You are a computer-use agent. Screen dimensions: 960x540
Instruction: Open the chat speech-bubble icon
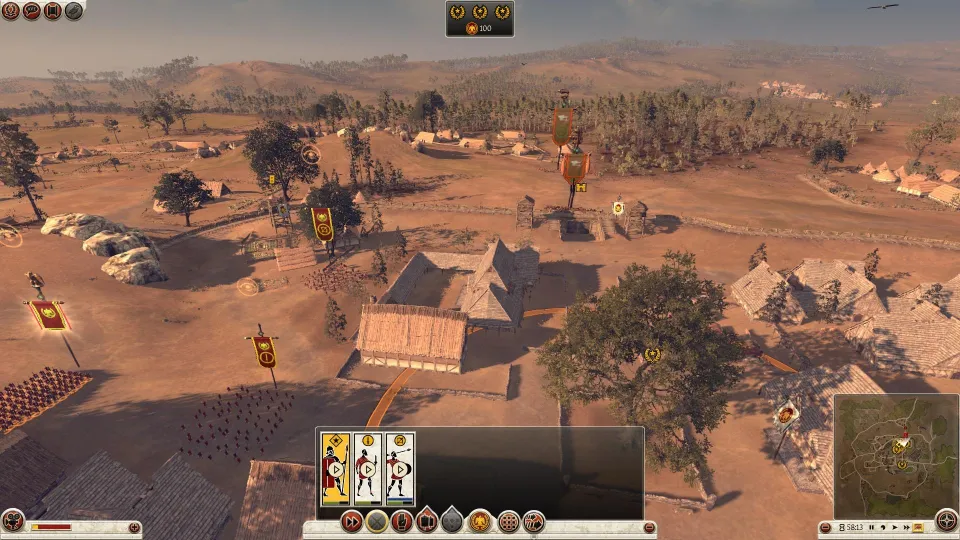tap(31, 11)
